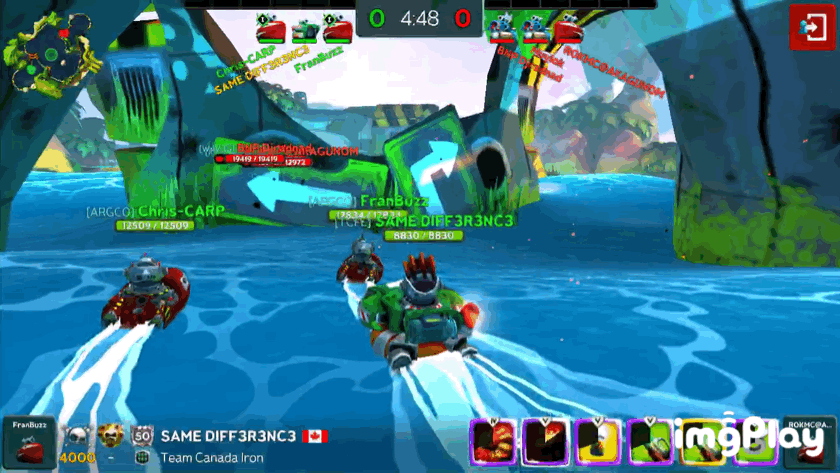Switch spectator view to the ROKMC@A boat card
Viewport: 840px width, 473px height.
point(809,443)
